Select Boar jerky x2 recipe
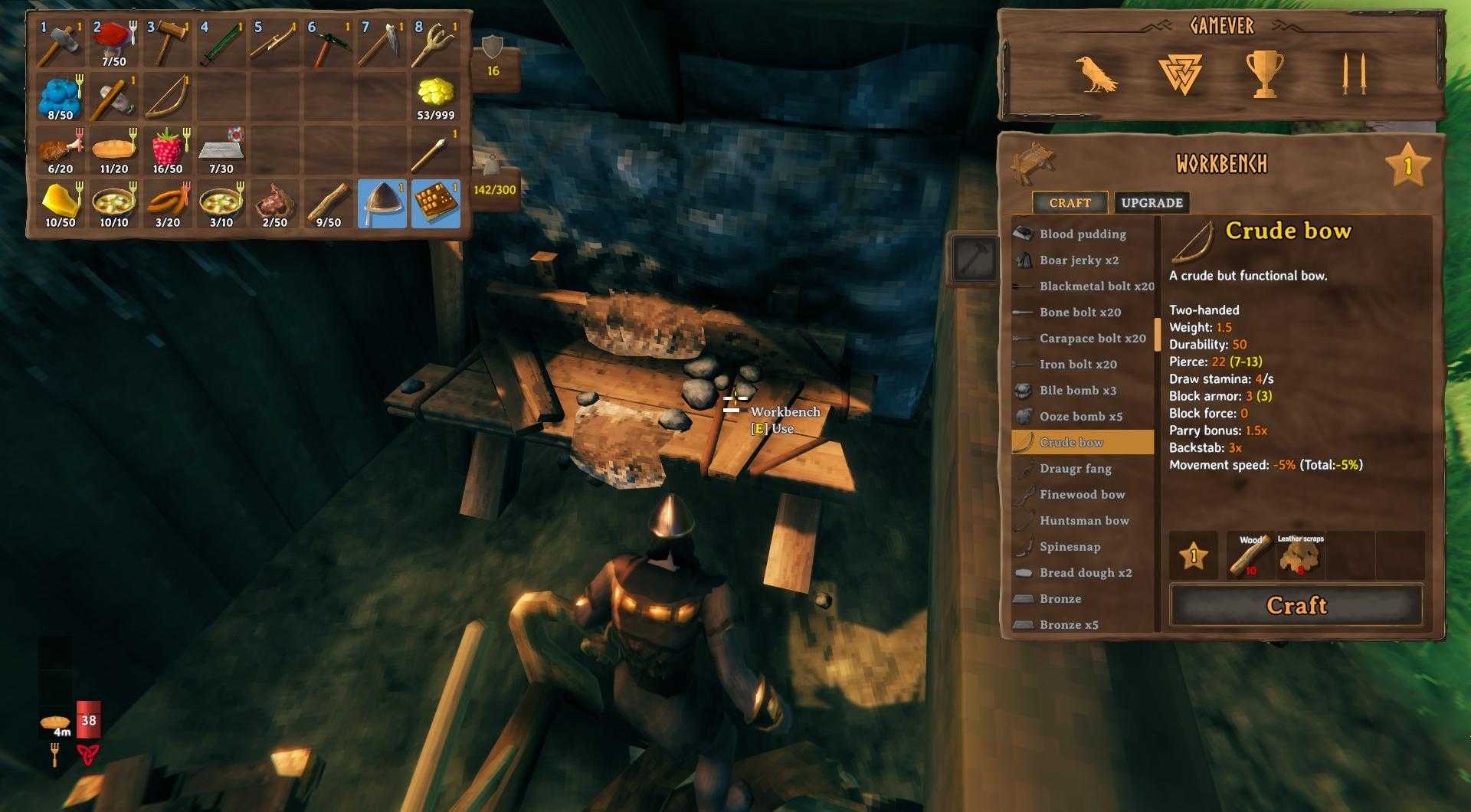This screenshot has height=812, width=1471. 1079,260
